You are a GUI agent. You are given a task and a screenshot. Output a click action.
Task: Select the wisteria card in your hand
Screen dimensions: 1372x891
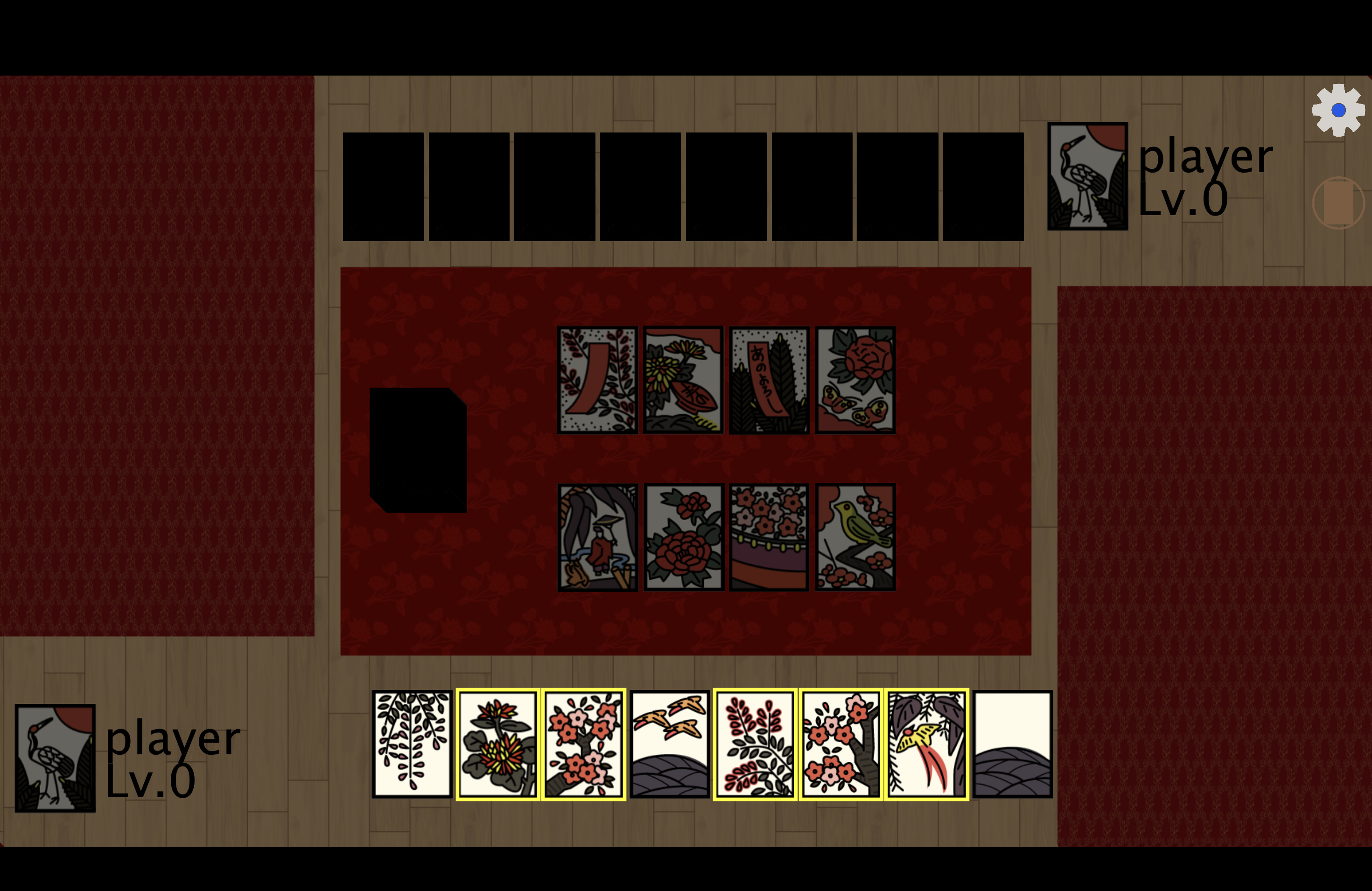[x=412, y=744]
